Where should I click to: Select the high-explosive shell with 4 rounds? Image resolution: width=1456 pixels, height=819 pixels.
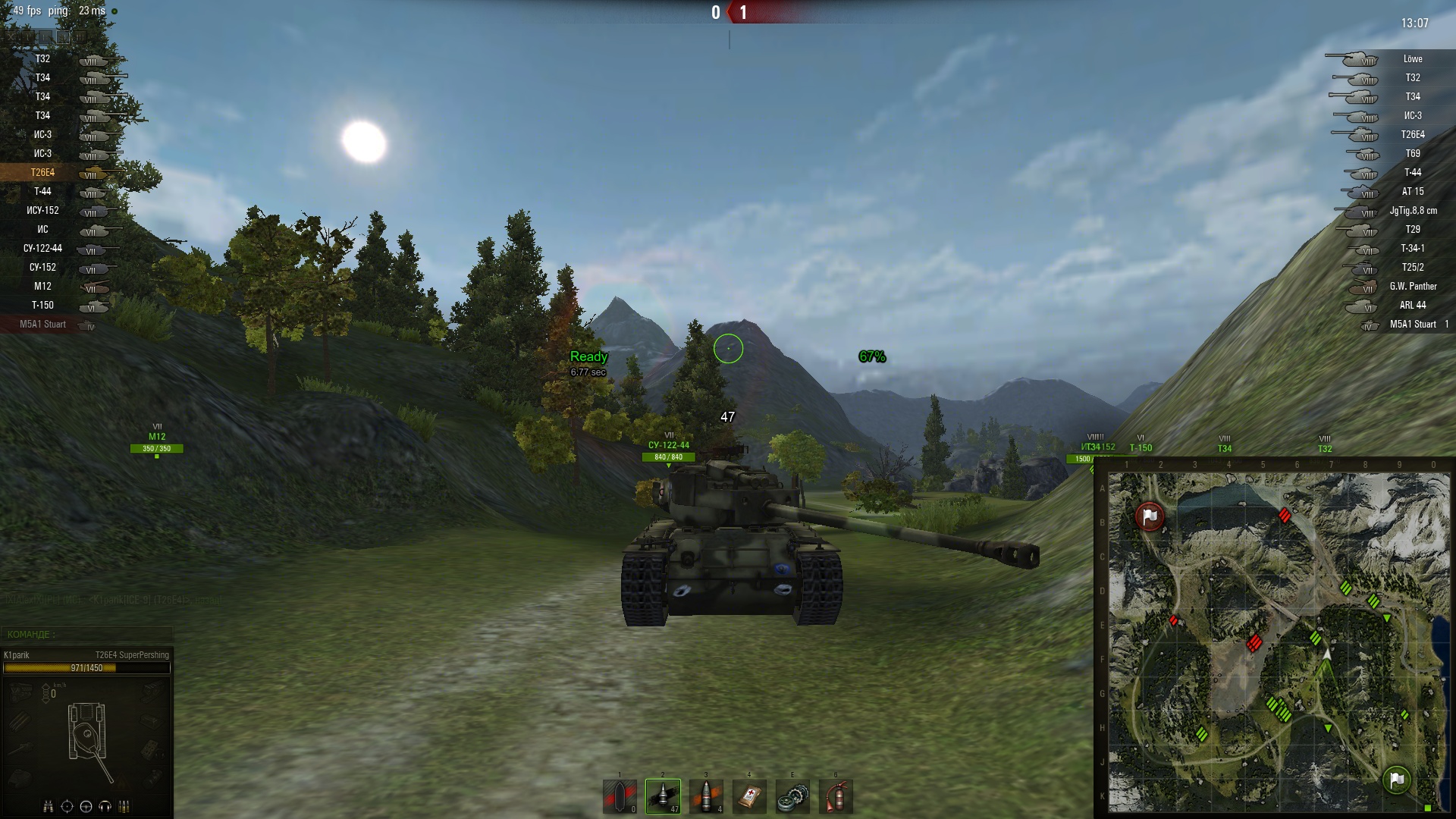point(706,796)
